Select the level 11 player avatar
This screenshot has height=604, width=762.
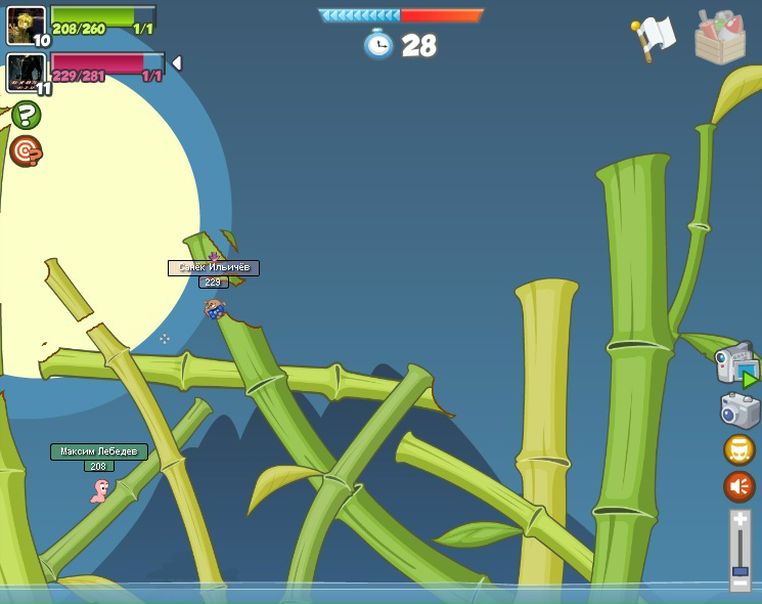[x=26, y=72]
